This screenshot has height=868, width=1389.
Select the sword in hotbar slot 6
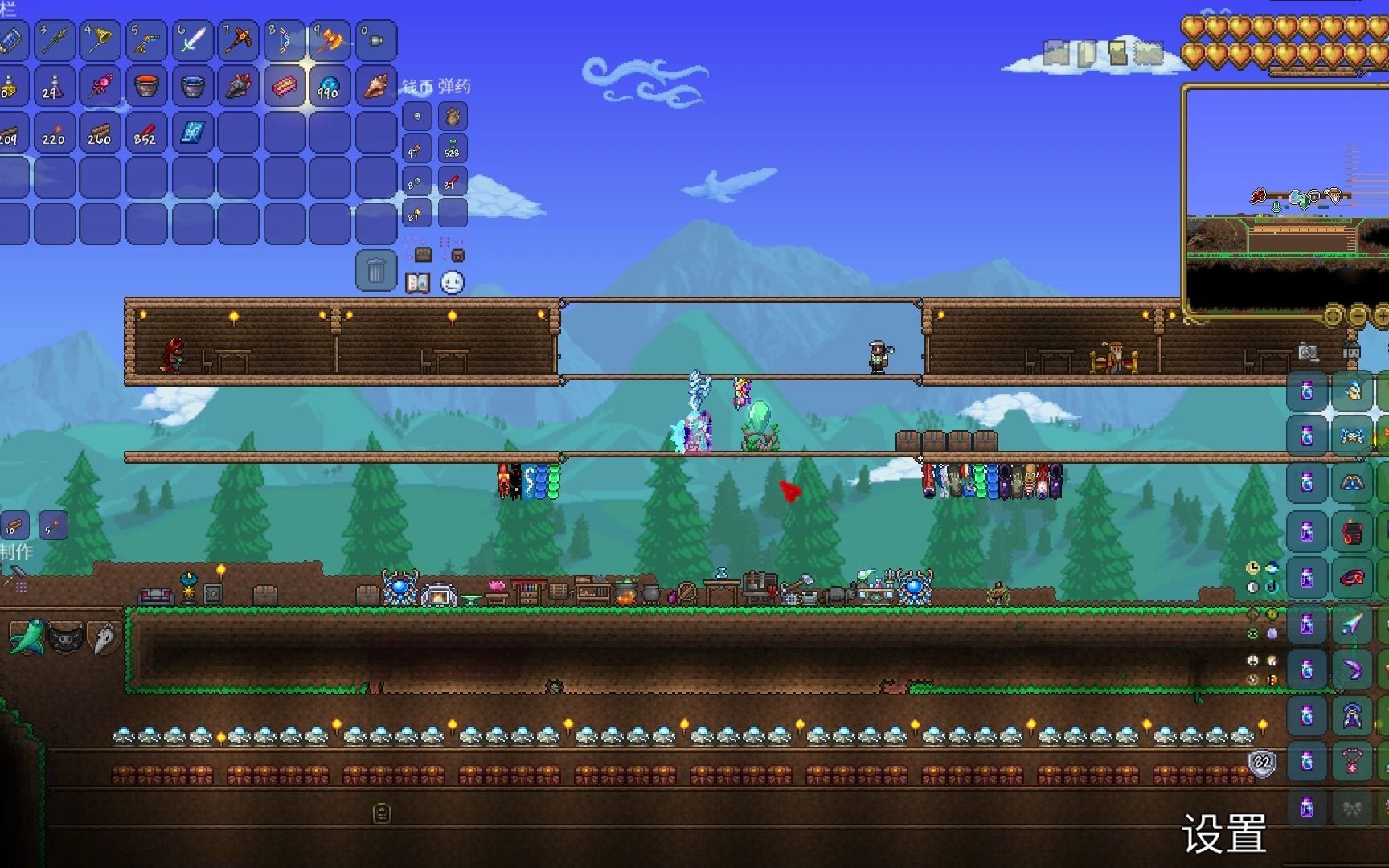[191, 40]
